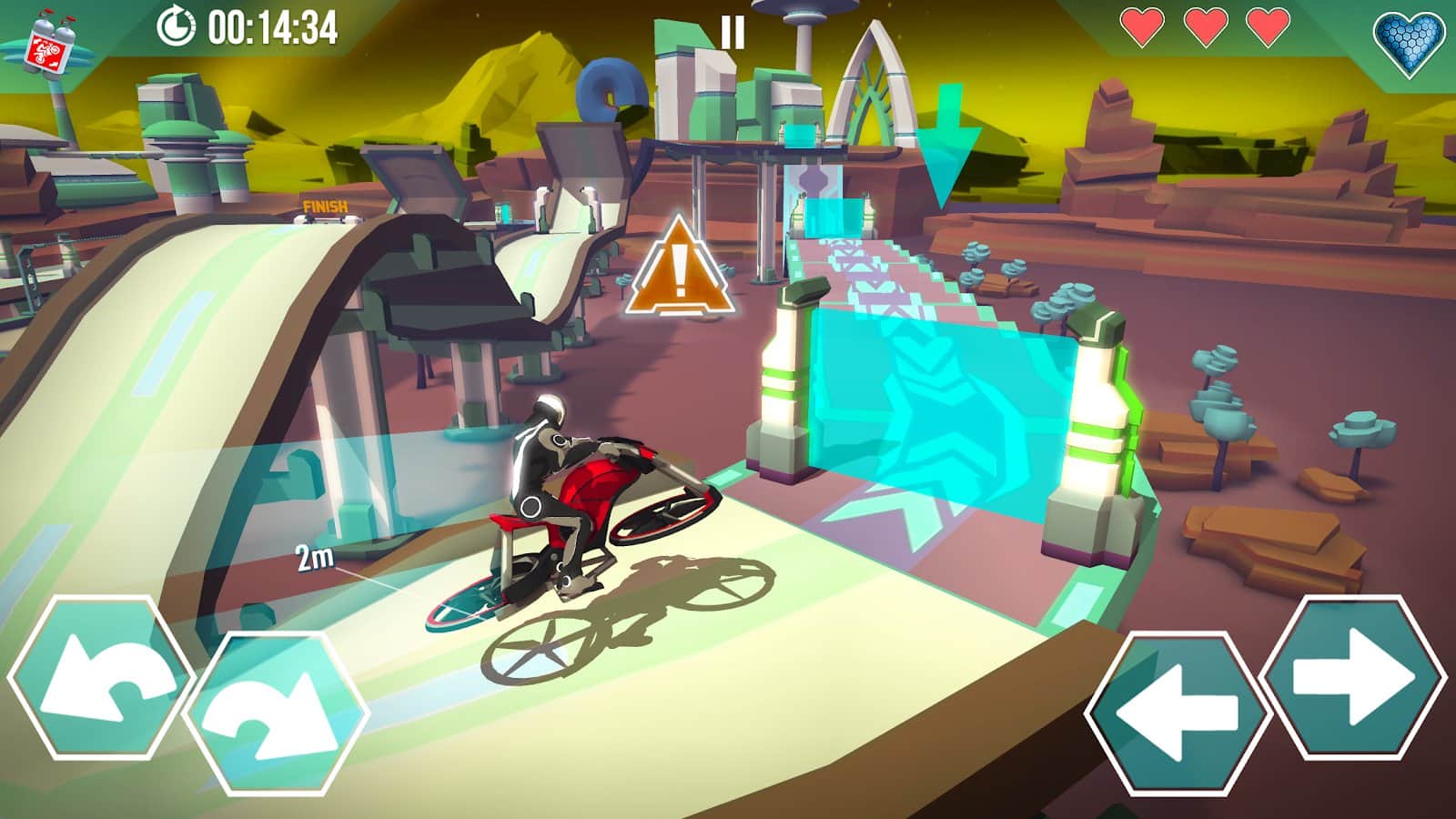Select the blue hexagon shield heart
This screenshot has width=1456, height=819.
[1408, 44]
